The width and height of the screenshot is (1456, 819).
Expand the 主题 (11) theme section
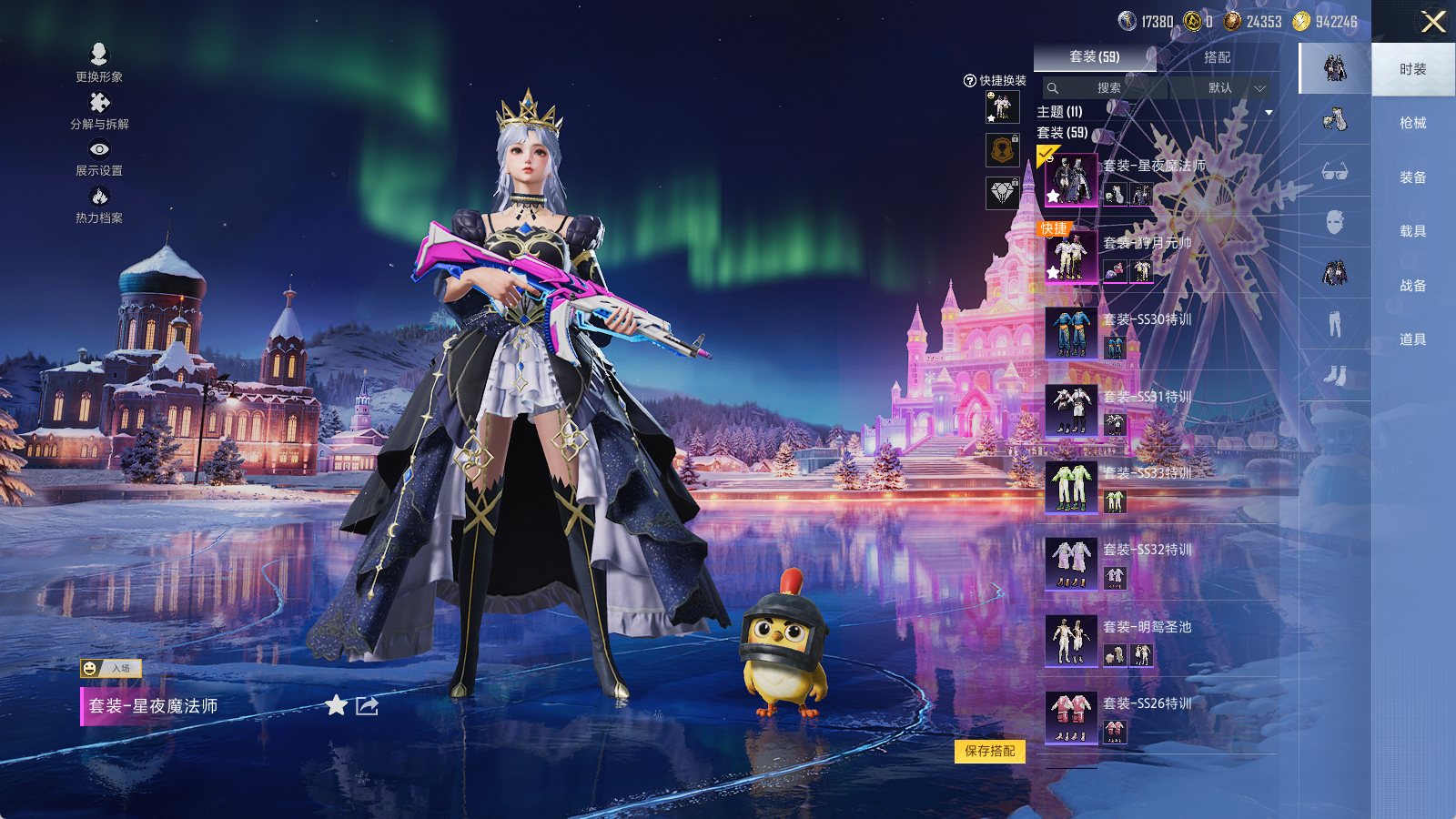(x=1268, y=112)
